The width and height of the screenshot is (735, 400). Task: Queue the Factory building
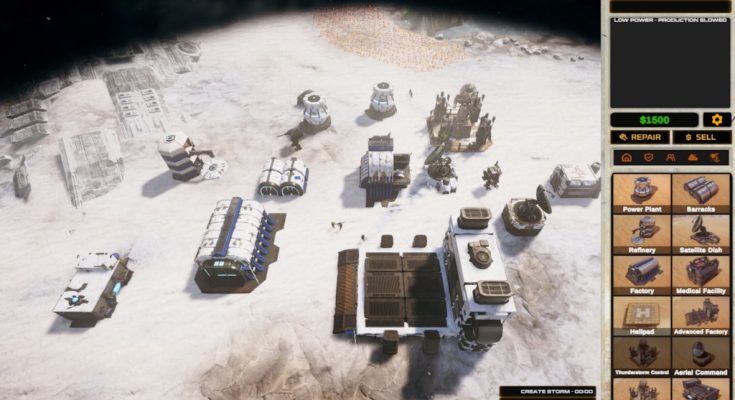(x=640, y=274)
